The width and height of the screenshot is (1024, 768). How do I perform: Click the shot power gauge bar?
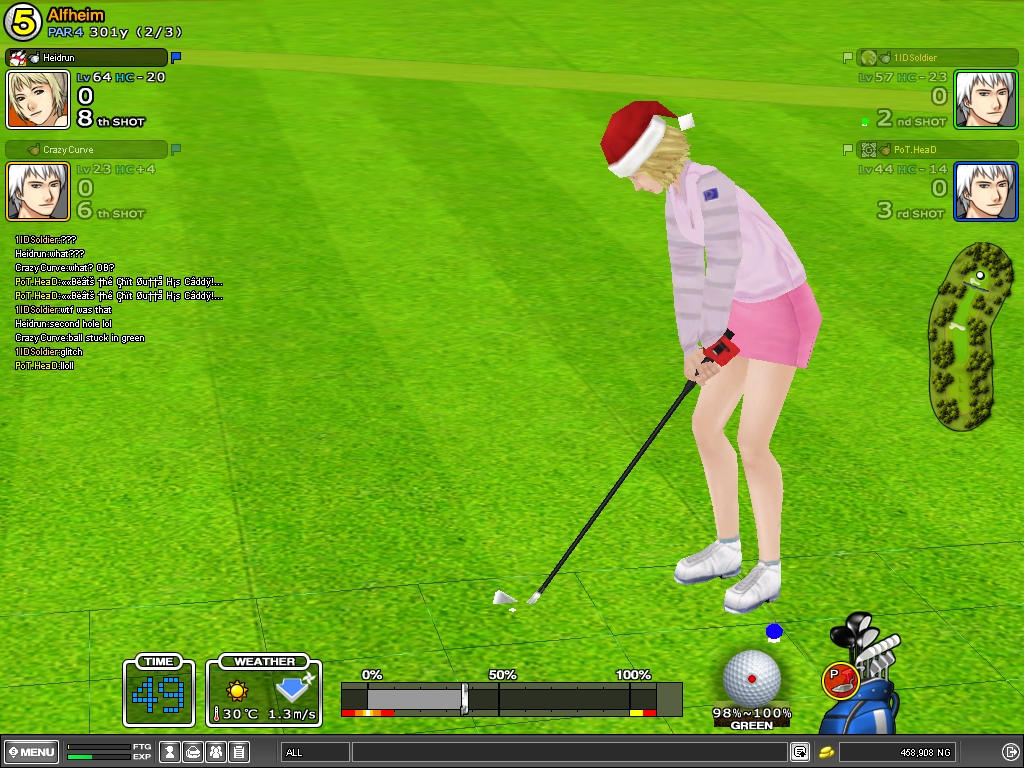pyautogui.click(x=511, y=697)
